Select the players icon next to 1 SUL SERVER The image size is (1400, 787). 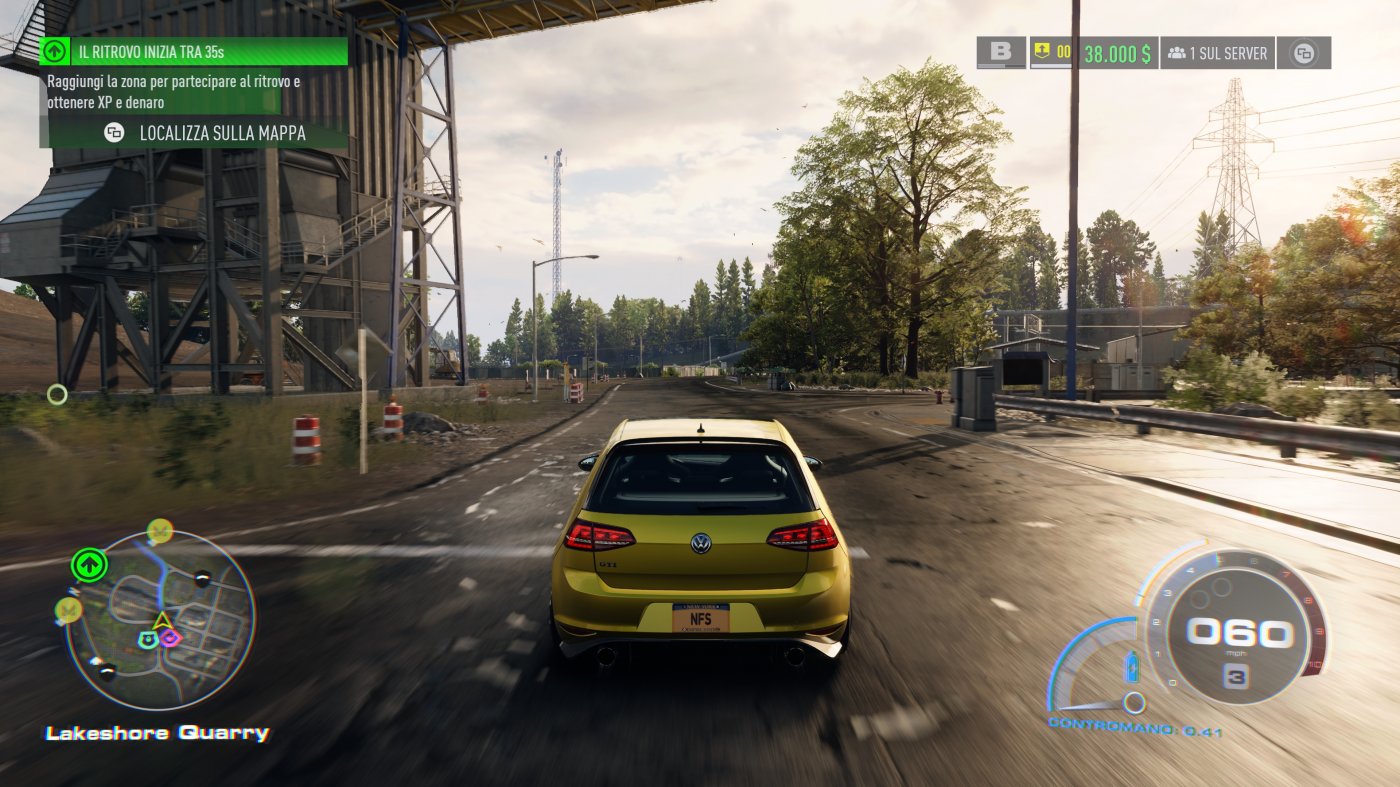coord(1177,52)
